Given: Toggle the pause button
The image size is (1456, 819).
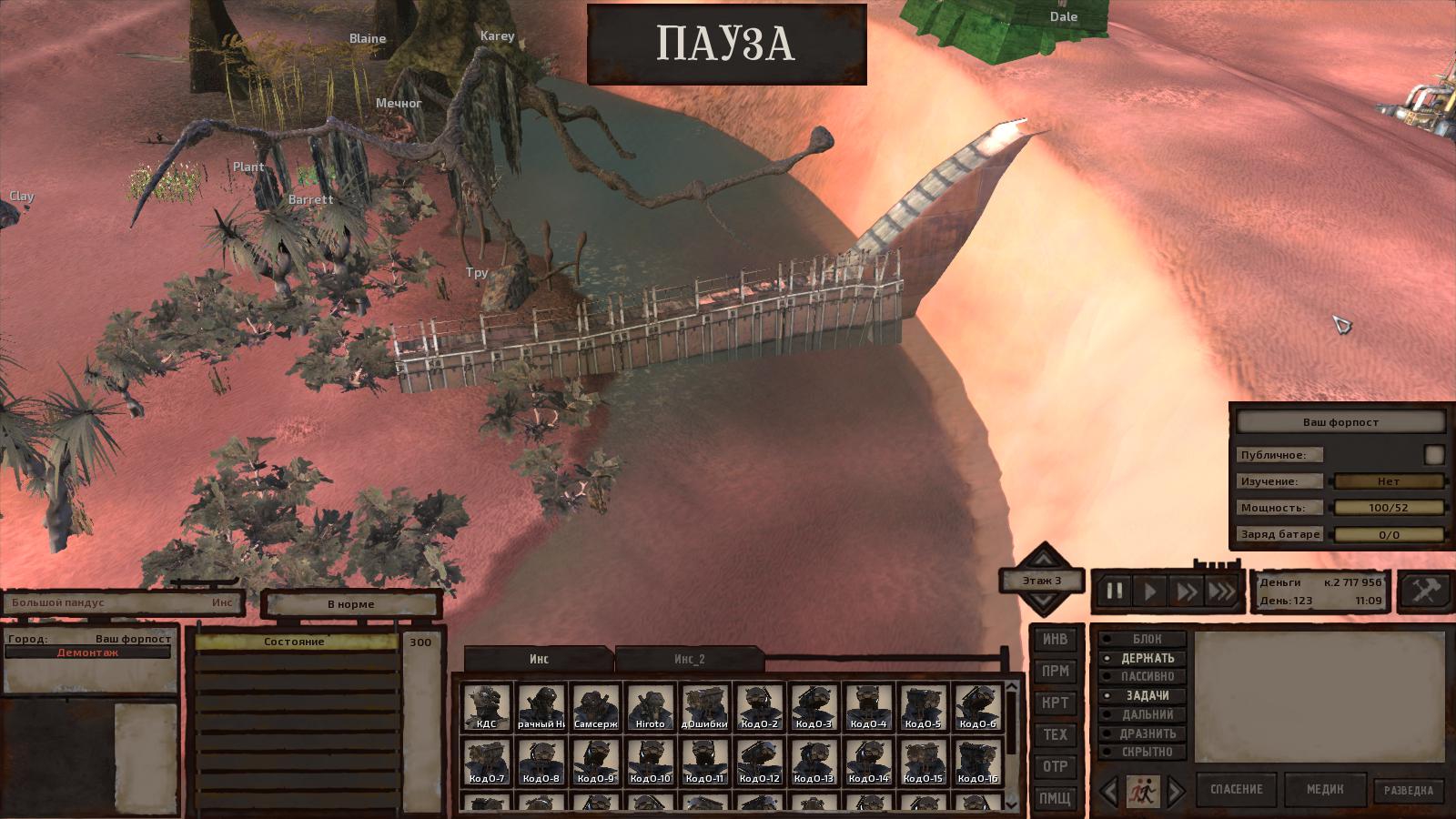Looking at the screenshot, I should coord(1114,591).
